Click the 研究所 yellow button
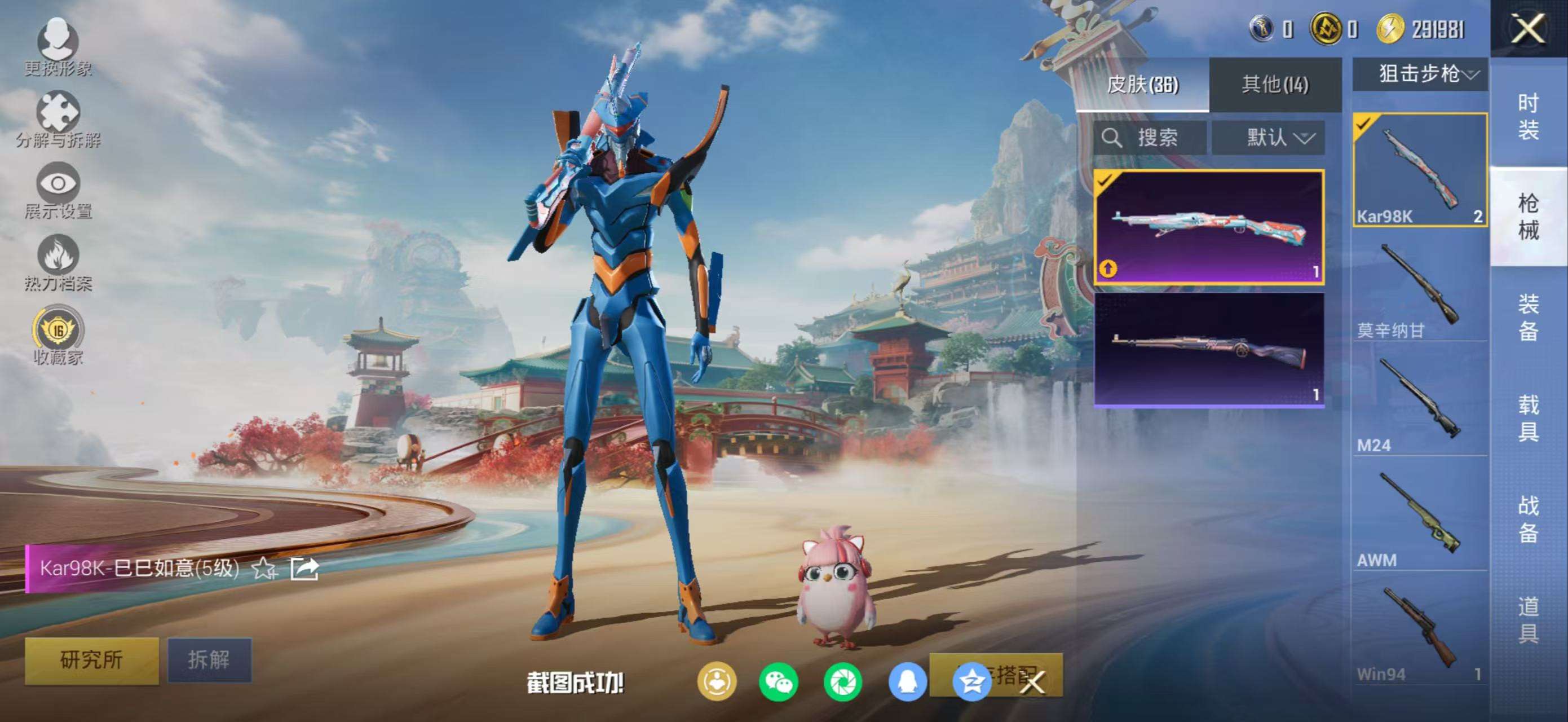Viewport: 1568px width, 722px height. 91,660
